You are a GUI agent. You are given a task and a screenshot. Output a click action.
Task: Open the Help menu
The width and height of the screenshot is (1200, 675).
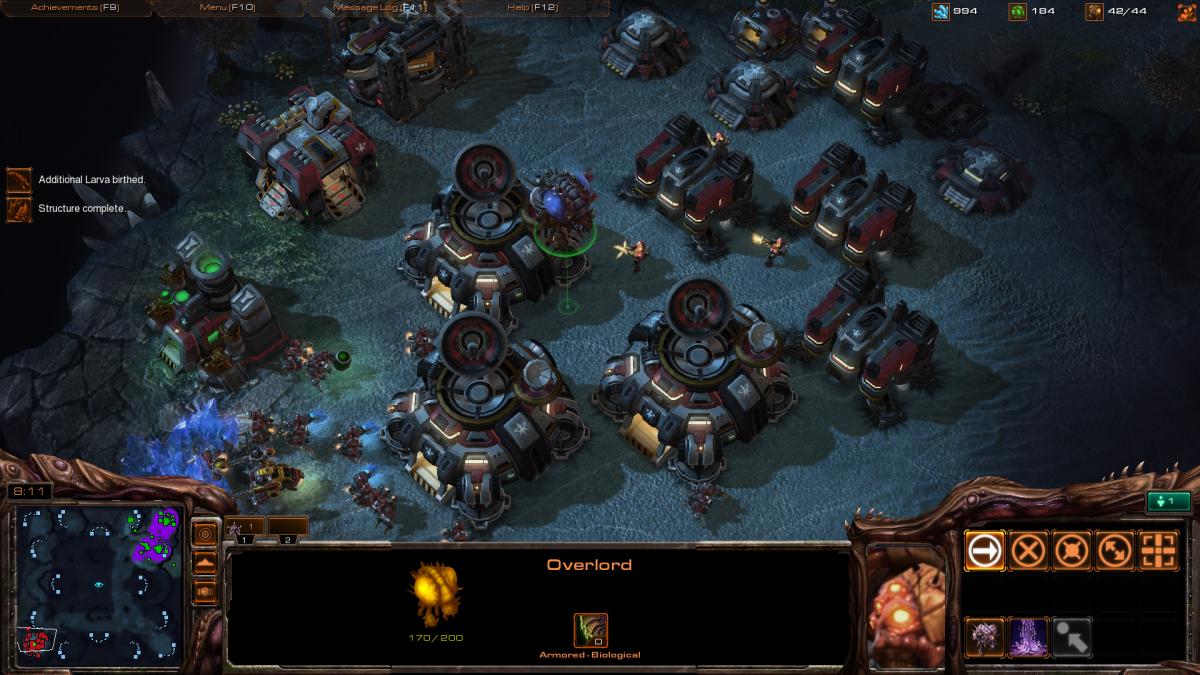(x=532, y=8)
